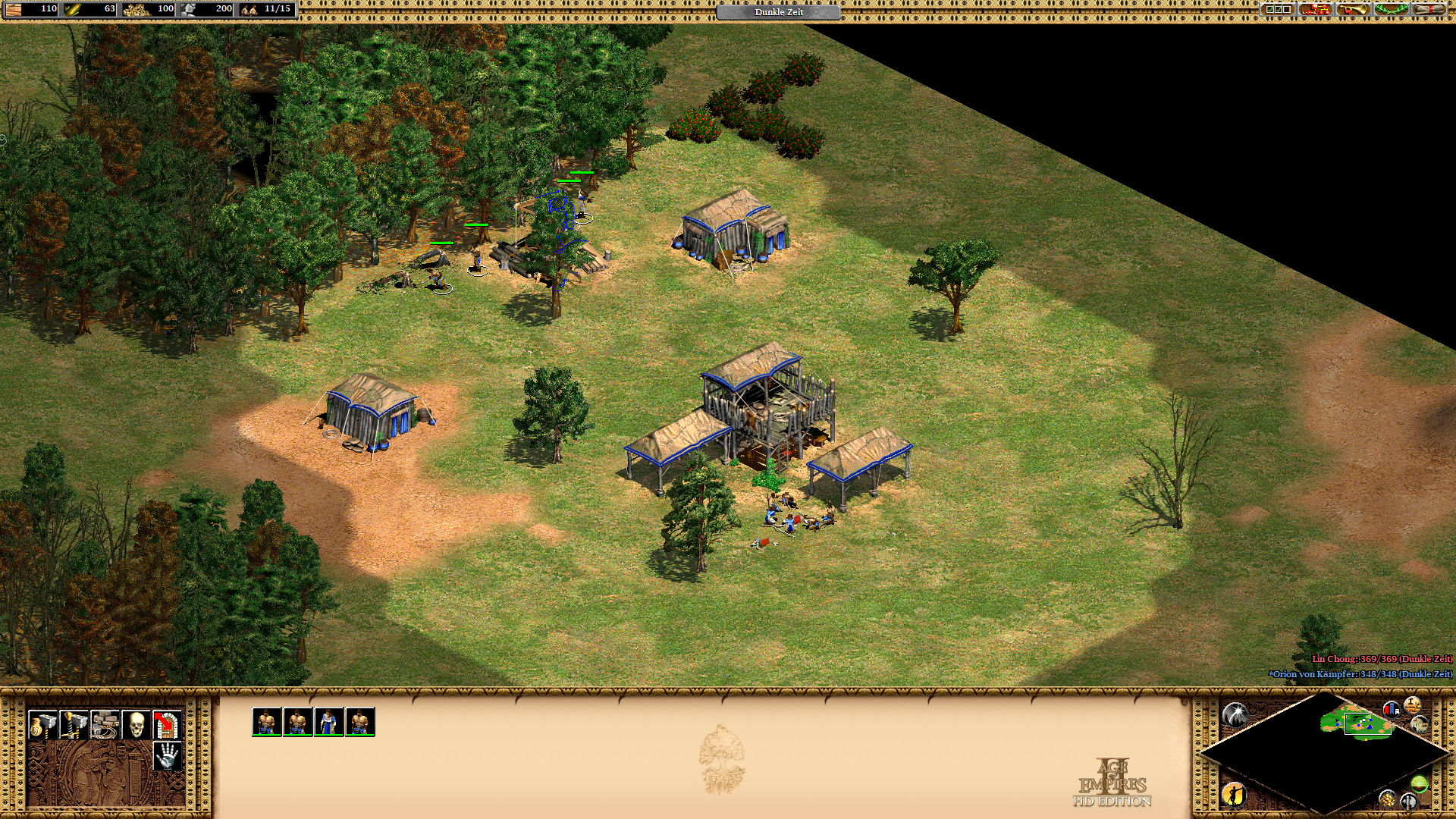Open the military buildings build menu
This screenshot has width=1456, height=819.
(74, 724)
